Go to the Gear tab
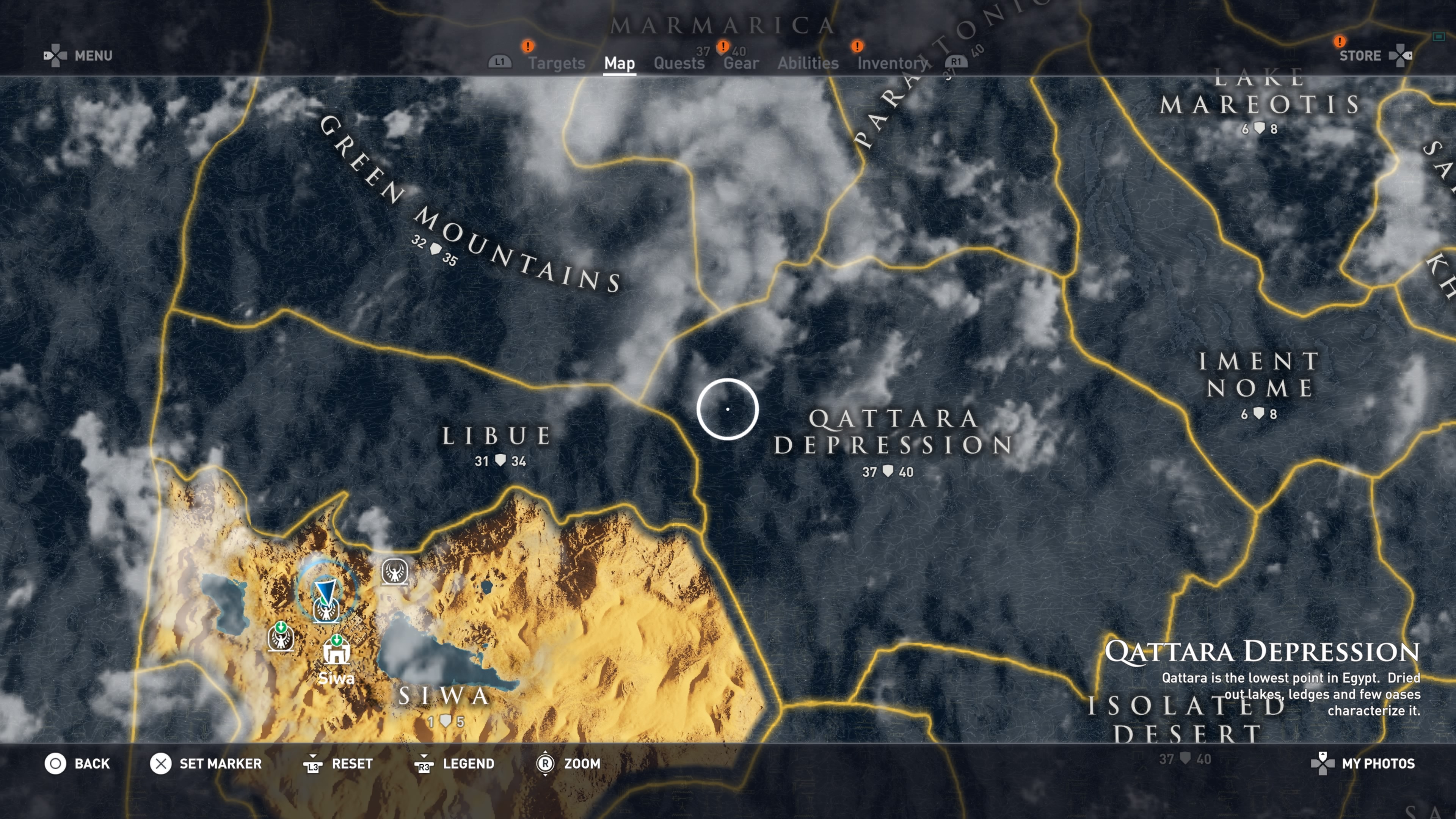Image resolution: width=1456 pixels, height=819 pixels. coord(741,63)
